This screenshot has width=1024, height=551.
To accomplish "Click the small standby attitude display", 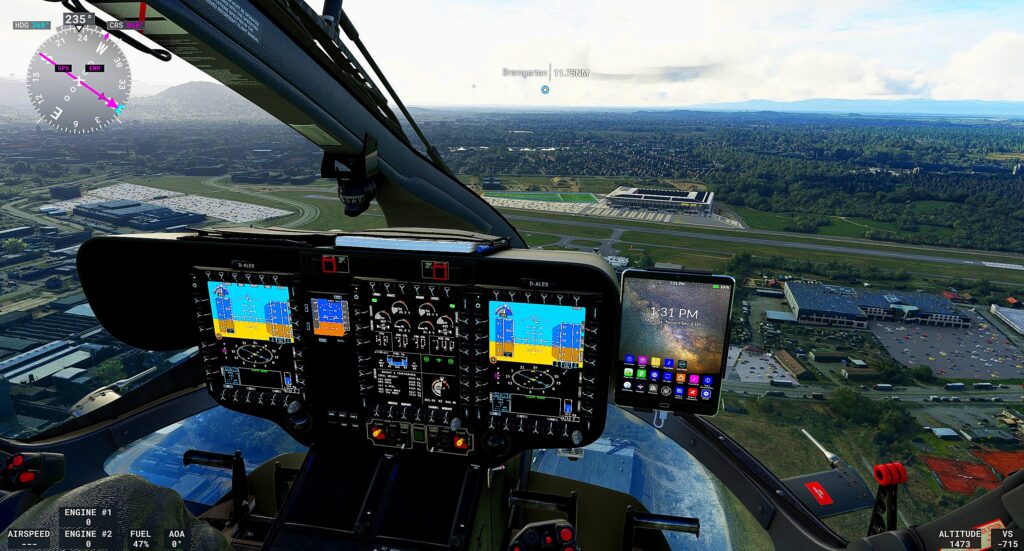I will 328,316.
